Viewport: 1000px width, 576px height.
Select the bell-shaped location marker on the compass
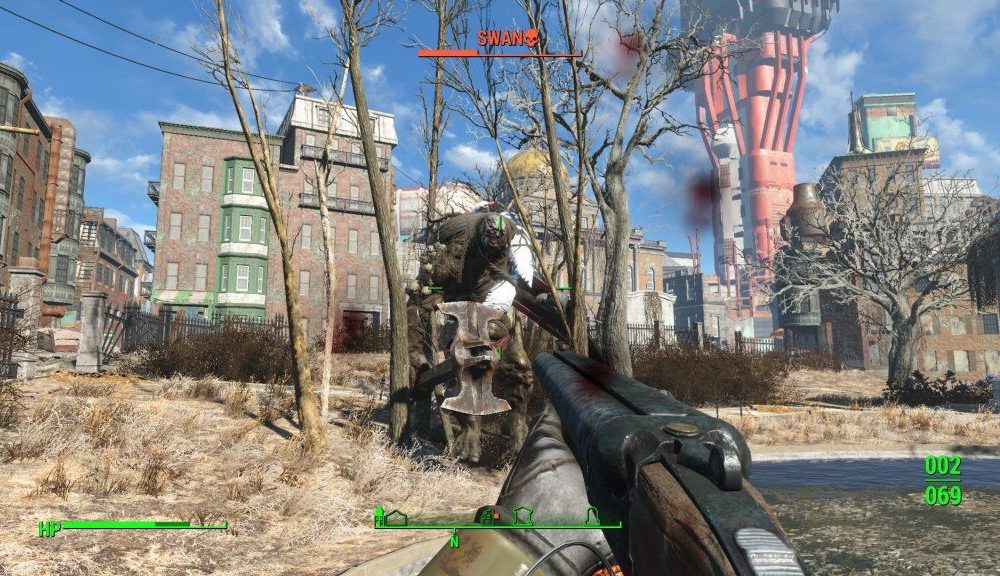click(x=591, y=516)
